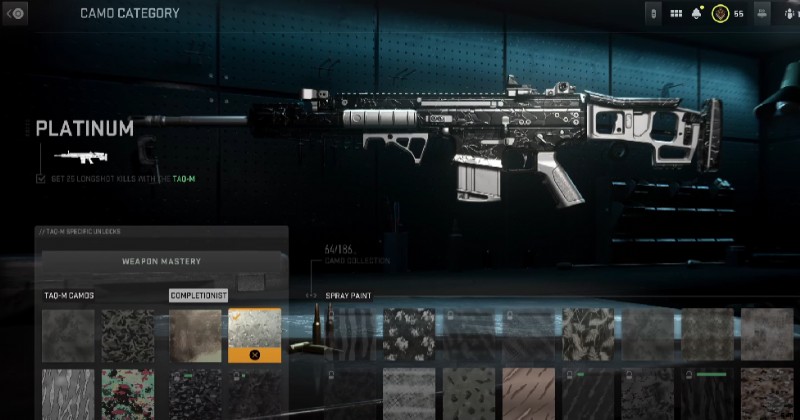Open the notifications bell
Image resolution: width=800 pixels, height=420 pixels.
click(x=697, y=14)
